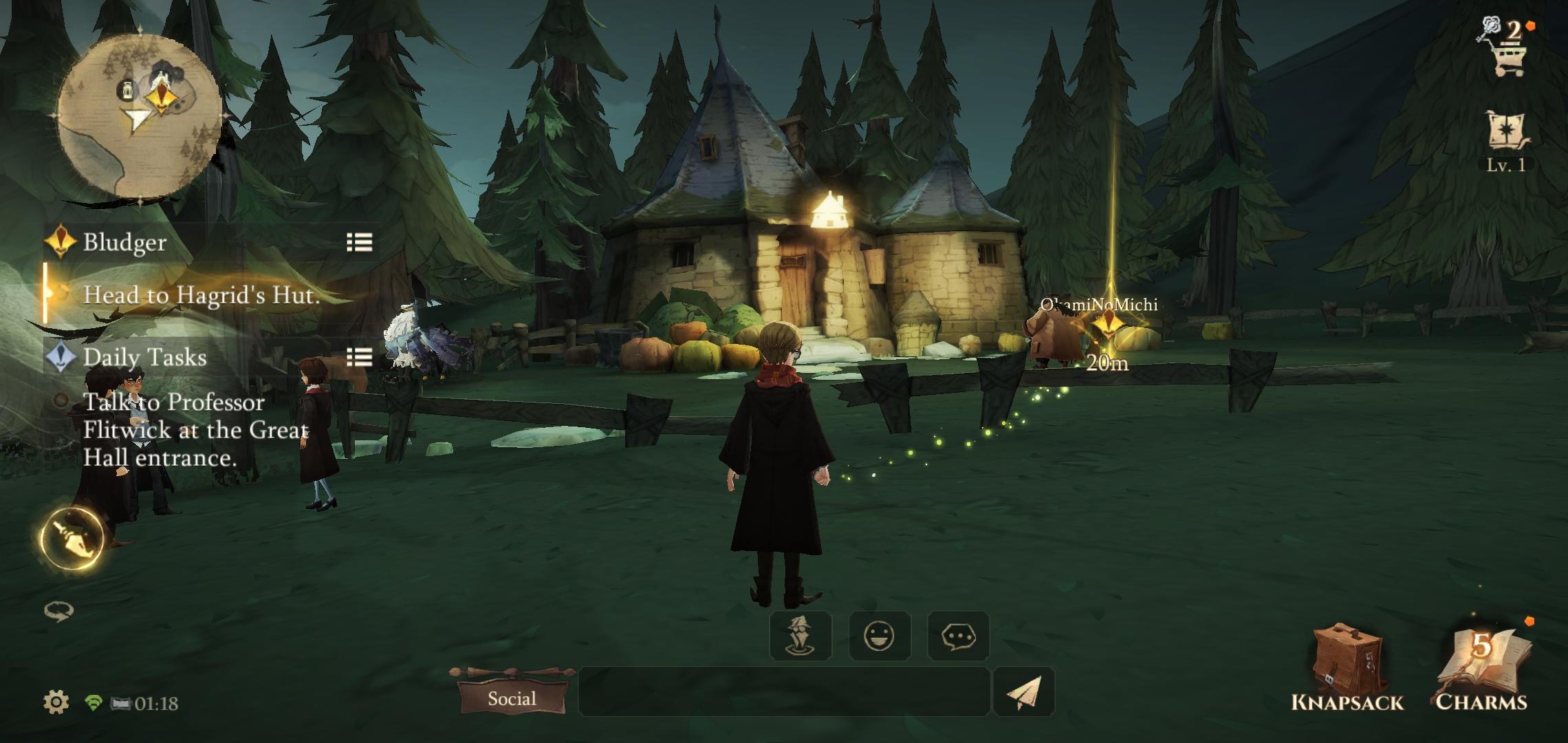Image resolution: width=1568 pixels, height=743 pixels.
Task: Select the Head to Hagrid's Hut objective
Action: tap(201, 295)
